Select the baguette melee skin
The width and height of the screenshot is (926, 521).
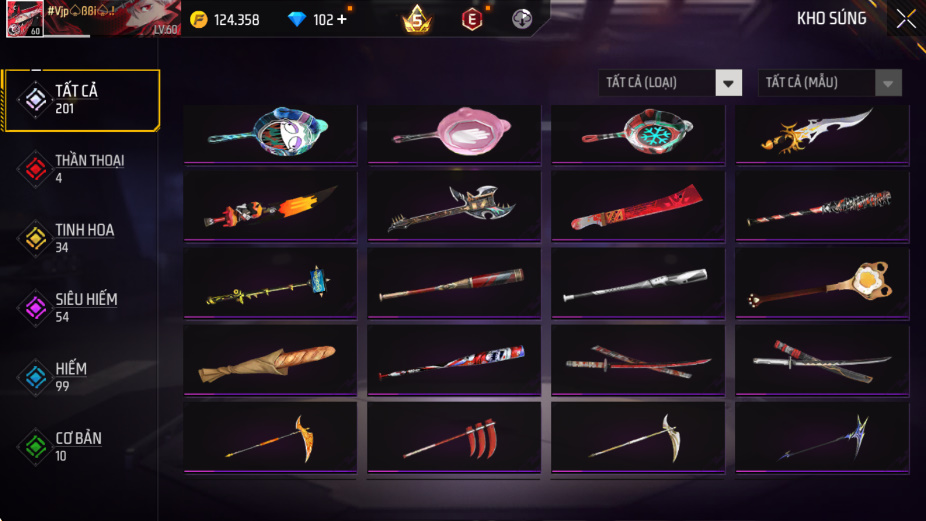pyautogui.click(x=270, y=361)
